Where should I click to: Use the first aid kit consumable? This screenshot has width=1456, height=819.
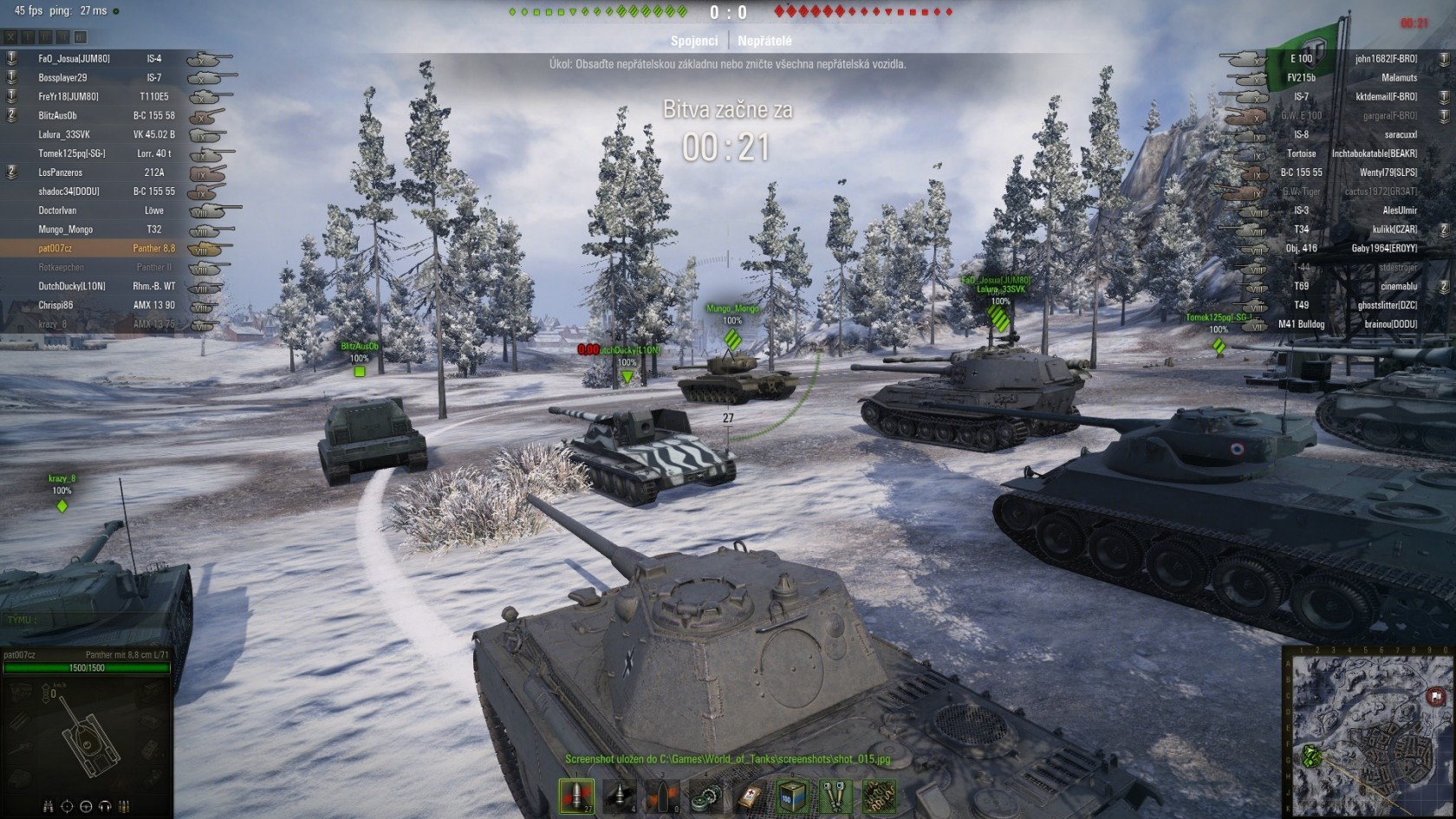coord(750,796)
